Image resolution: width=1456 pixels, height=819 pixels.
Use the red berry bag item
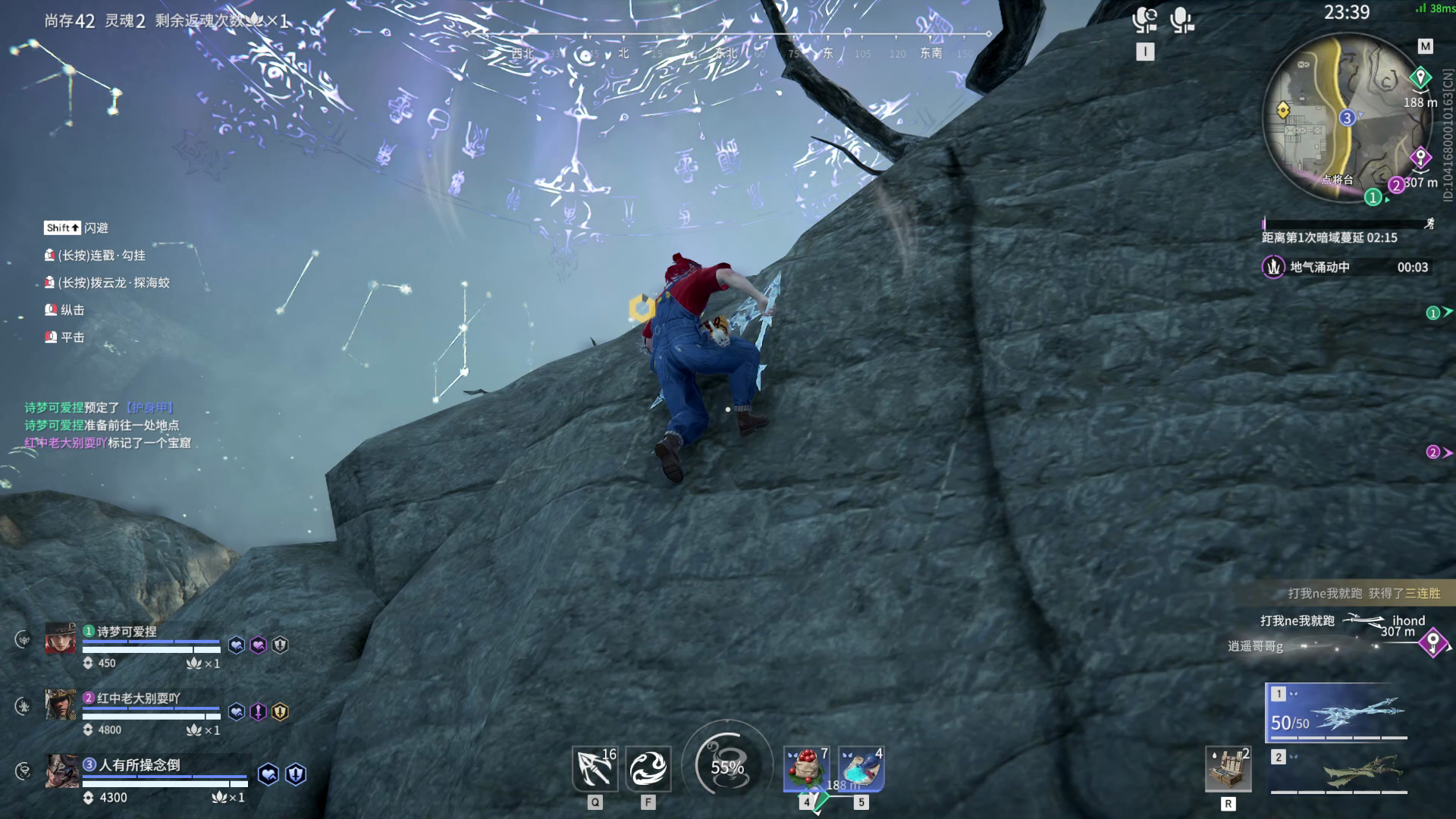806,768
